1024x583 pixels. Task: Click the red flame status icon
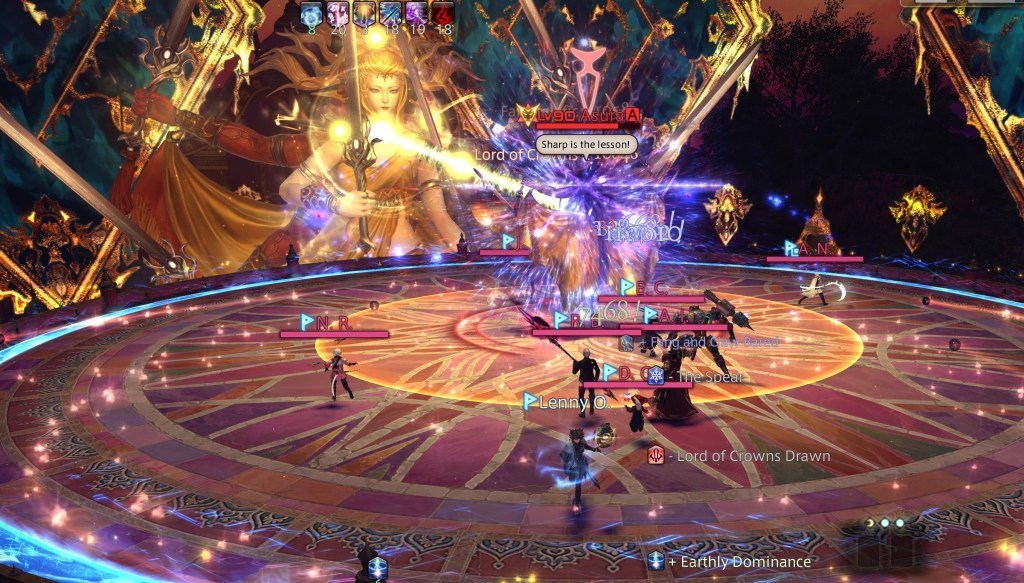(442, 12)
